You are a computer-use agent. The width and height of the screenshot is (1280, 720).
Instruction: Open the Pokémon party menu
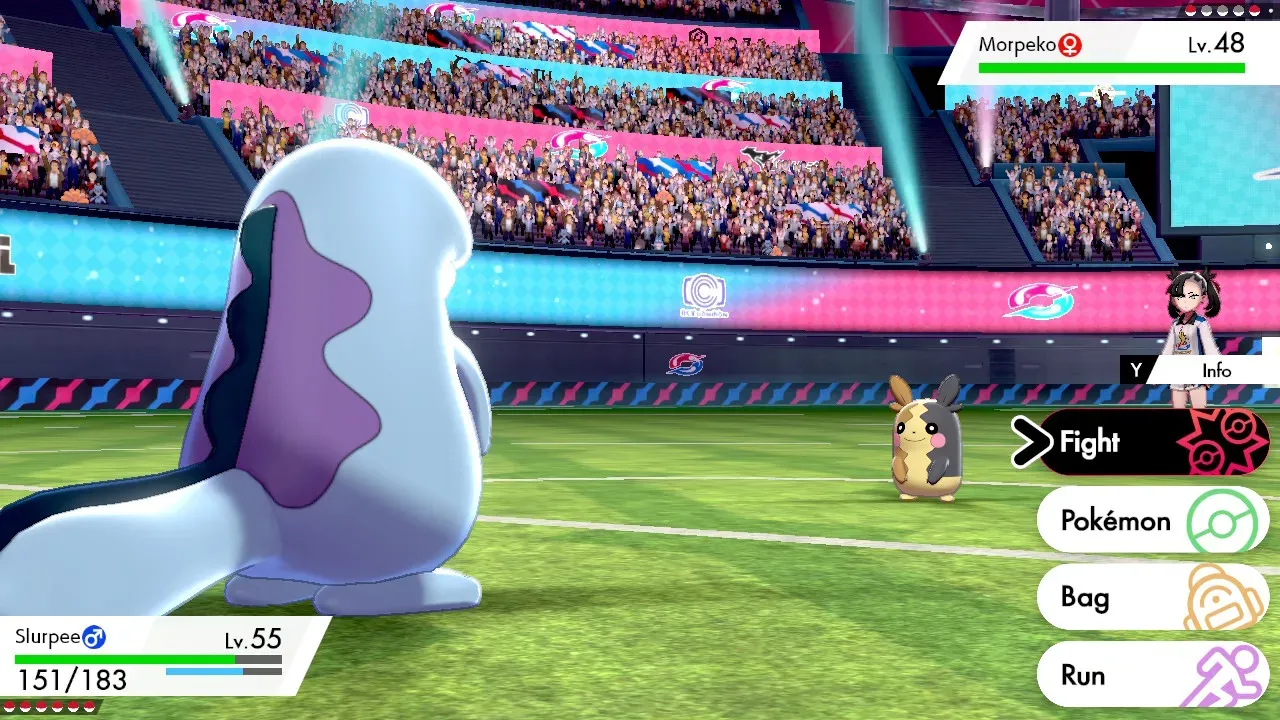point(1150,520)
